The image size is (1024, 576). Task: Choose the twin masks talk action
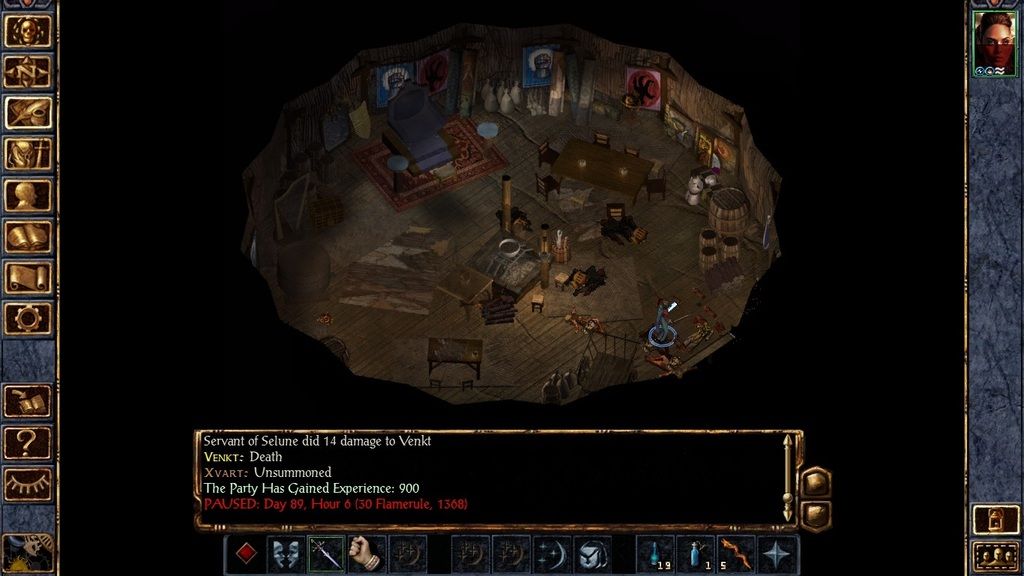coord(286,554)
